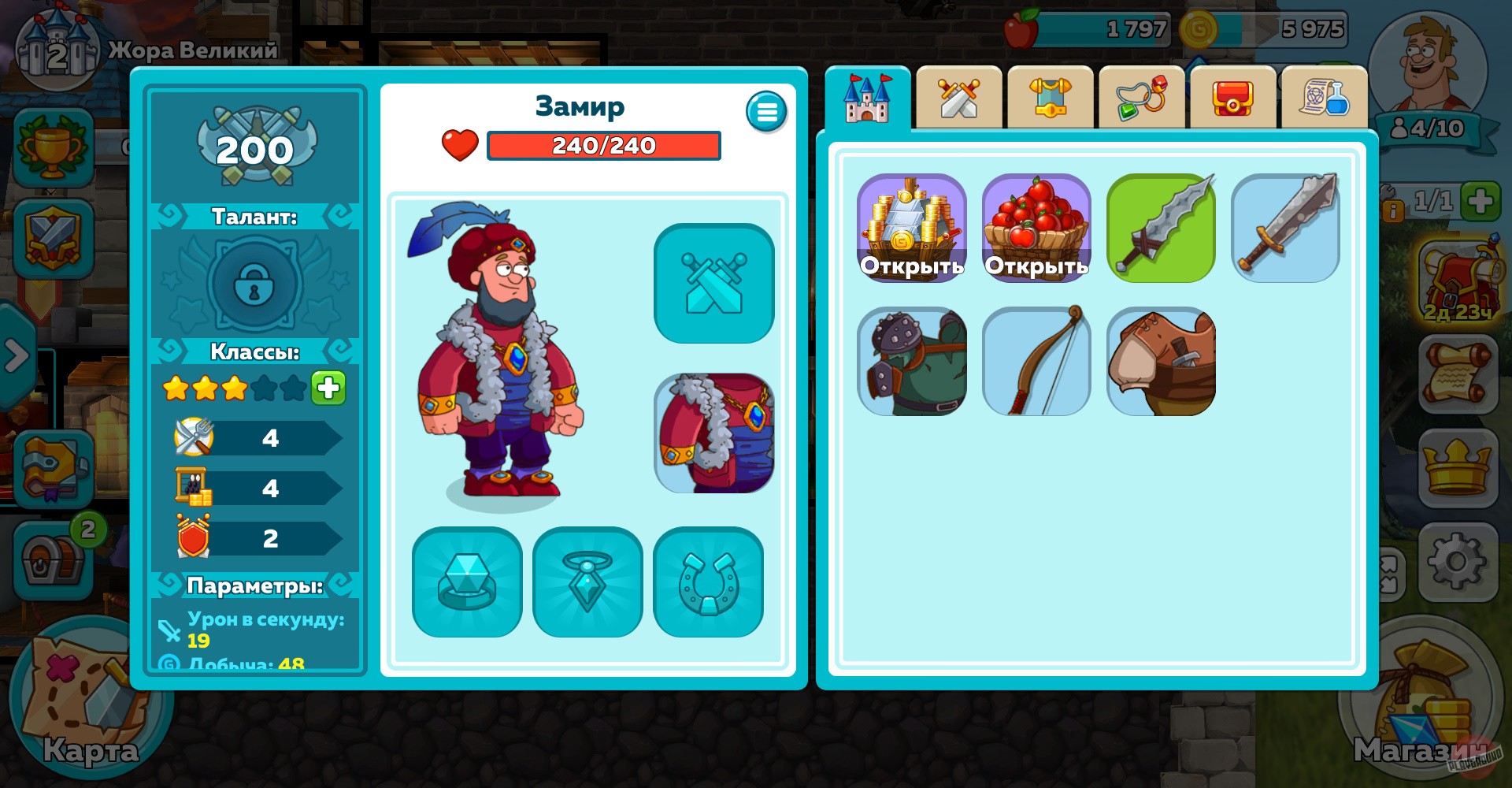1512x788 pixels.
Task: Equip the rusty dagger from inventory
Action: pos(1284,229)
